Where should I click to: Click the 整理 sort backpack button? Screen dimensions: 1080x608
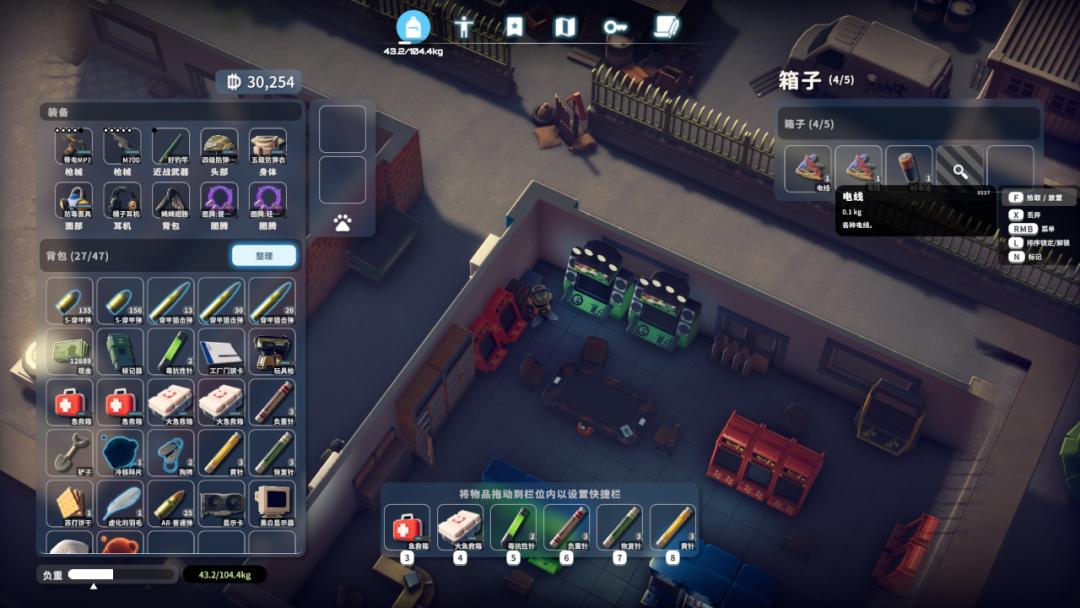tap(264, 256)
